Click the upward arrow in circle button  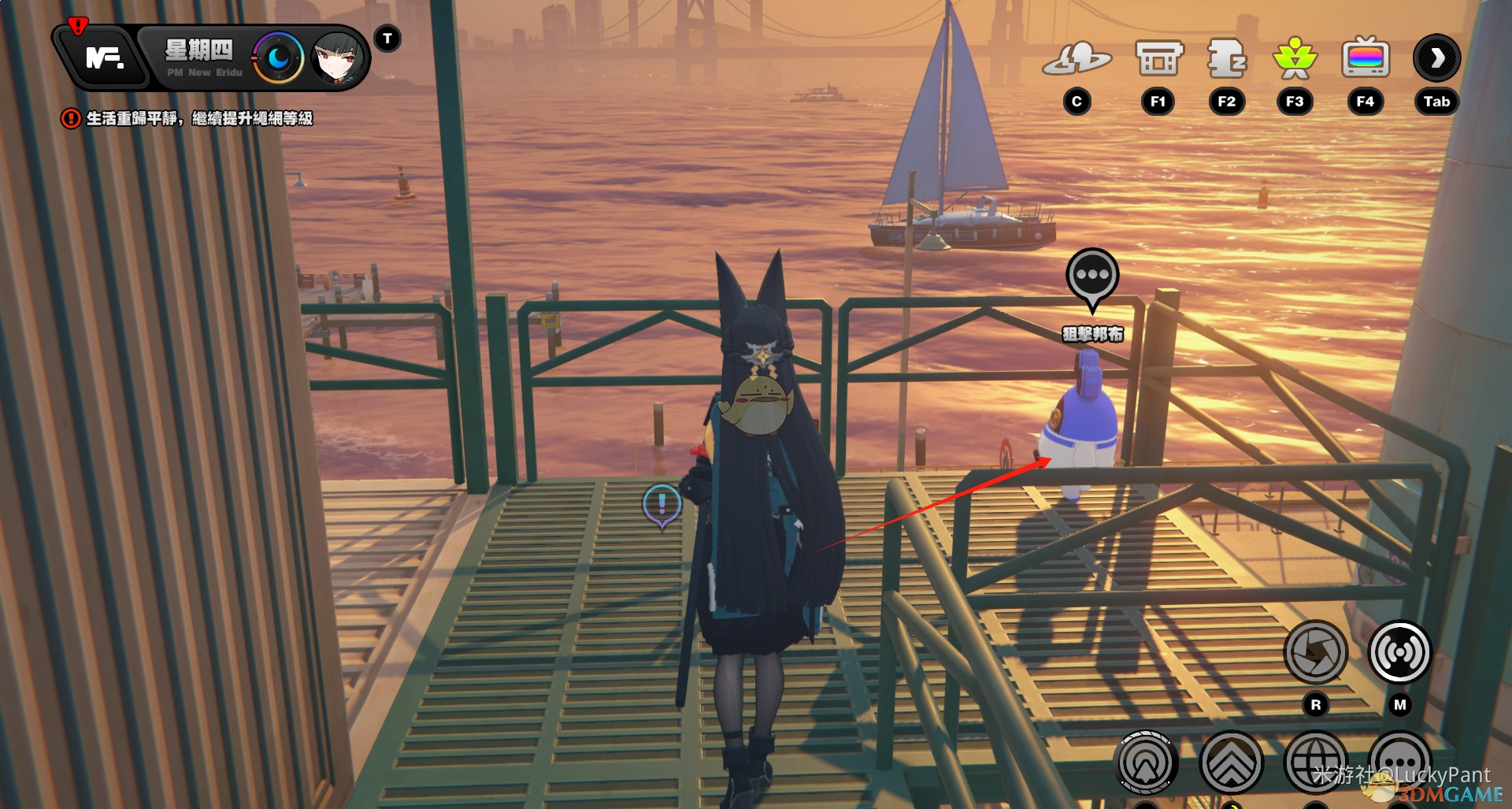click(x=1146, y=763)
